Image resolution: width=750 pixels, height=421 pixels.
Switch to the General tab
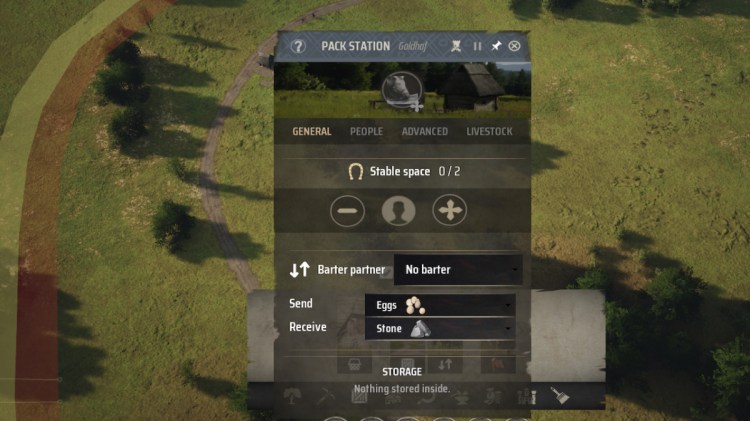pos(312,132)
